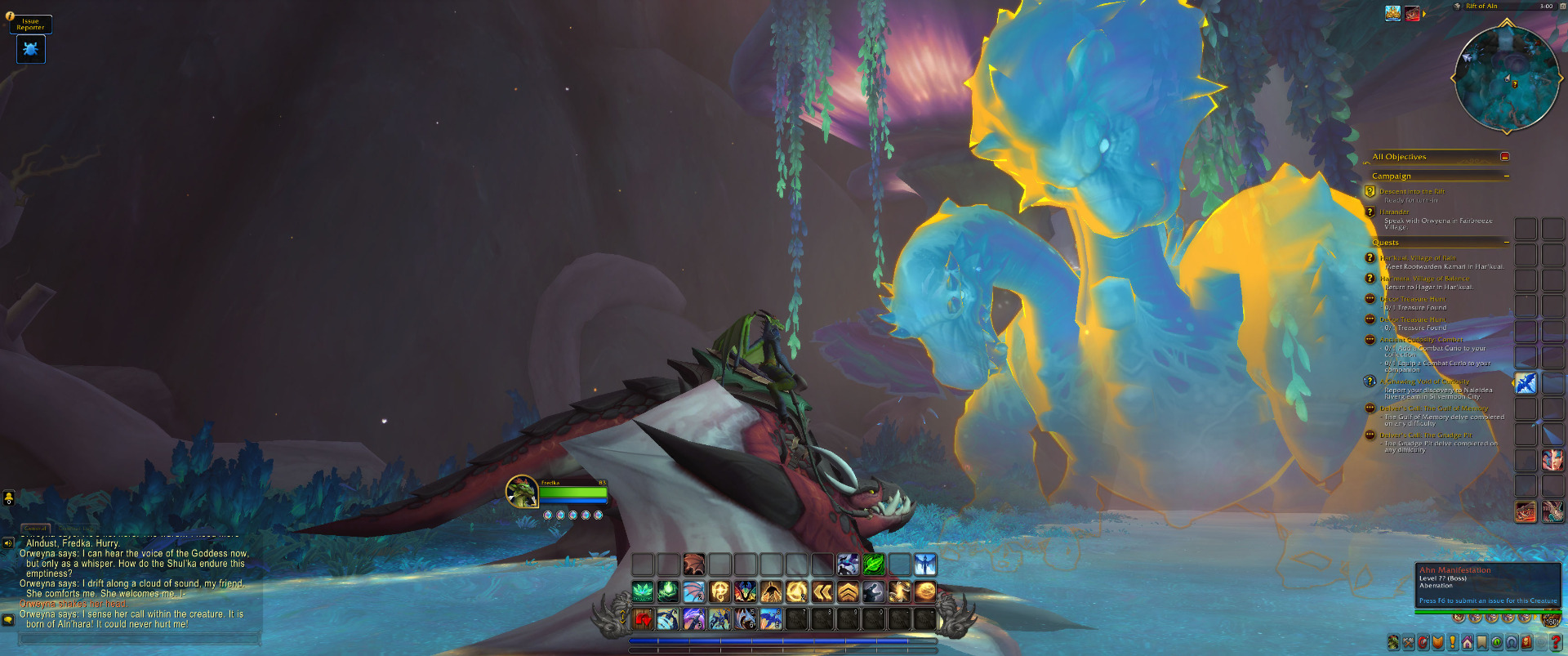The width and height of the screenshot is (1568, 656).
Task: Use the green leaf swirl ability
Action: pos(874,565)
